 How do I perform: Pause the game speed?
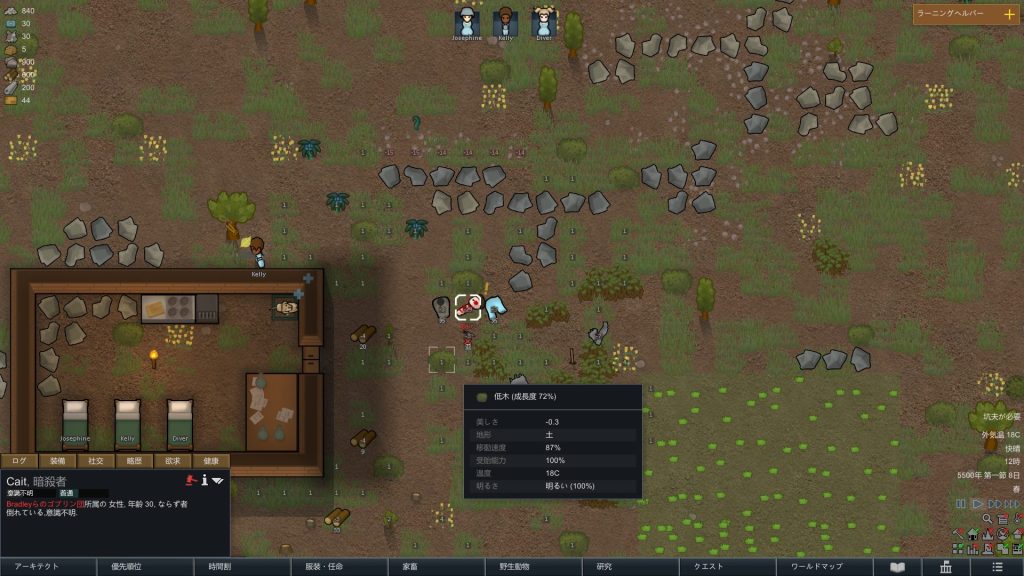click(x=960, y=504)
